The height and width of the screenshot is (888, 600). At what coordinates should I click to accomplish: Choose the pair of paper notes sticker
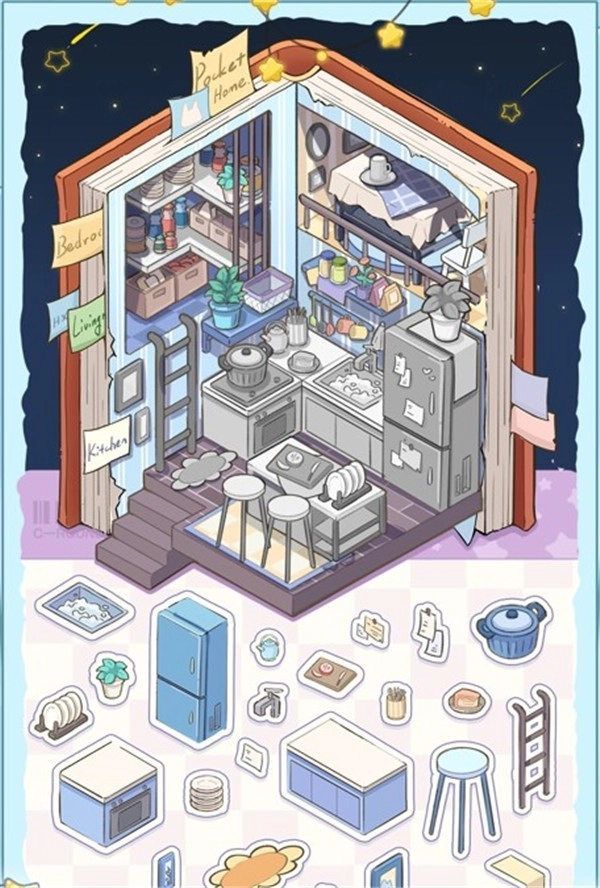pyautogui.click(x=430, y=630)
